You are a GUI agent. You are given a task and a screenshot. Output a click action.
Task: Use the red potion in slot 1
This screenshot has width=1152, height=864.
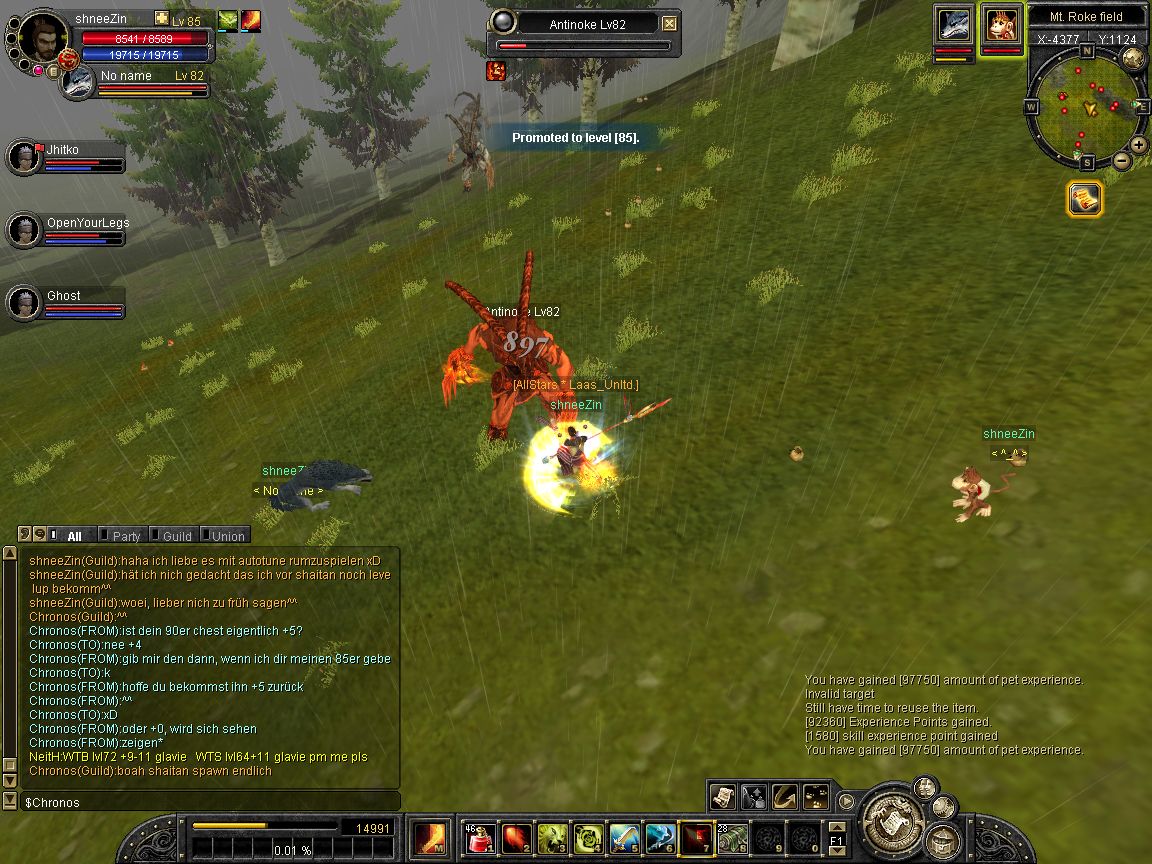480,838
